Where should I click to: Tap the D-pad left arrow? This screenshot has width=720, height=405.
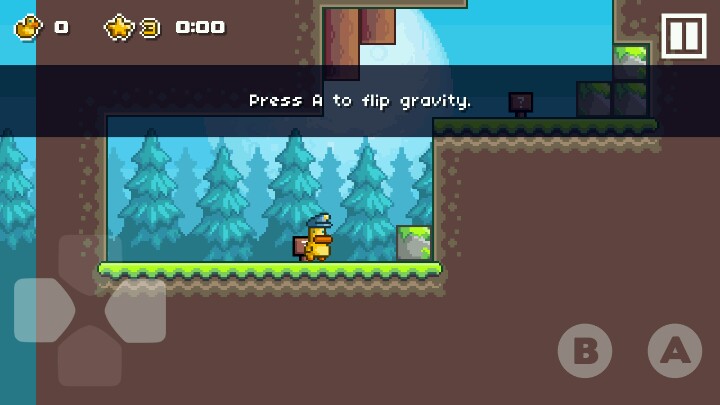coord(42,311)
